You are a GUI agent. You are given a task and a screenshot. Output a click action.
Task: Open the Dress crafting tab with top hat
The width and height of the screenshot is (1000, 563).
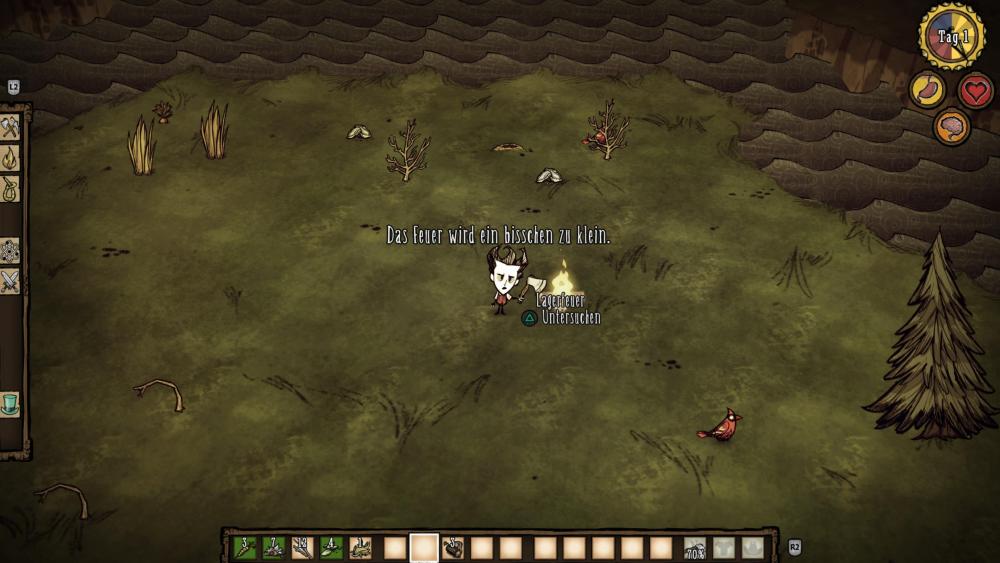click(10, 405)
